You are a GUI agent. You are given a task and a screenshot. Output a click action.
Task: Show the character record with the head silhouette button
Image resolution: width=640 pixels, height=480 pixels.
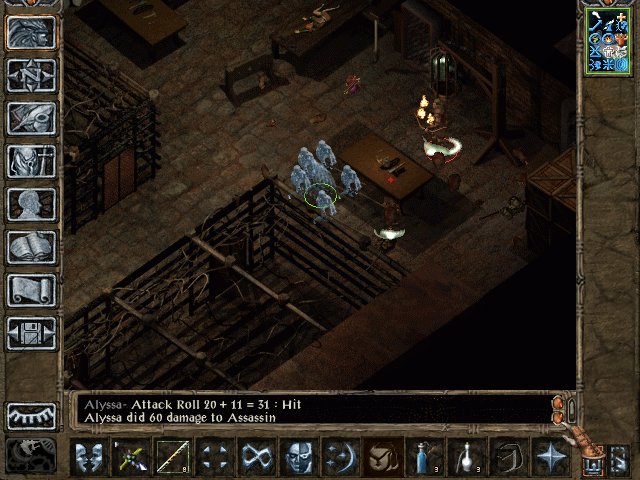point(31,204)
